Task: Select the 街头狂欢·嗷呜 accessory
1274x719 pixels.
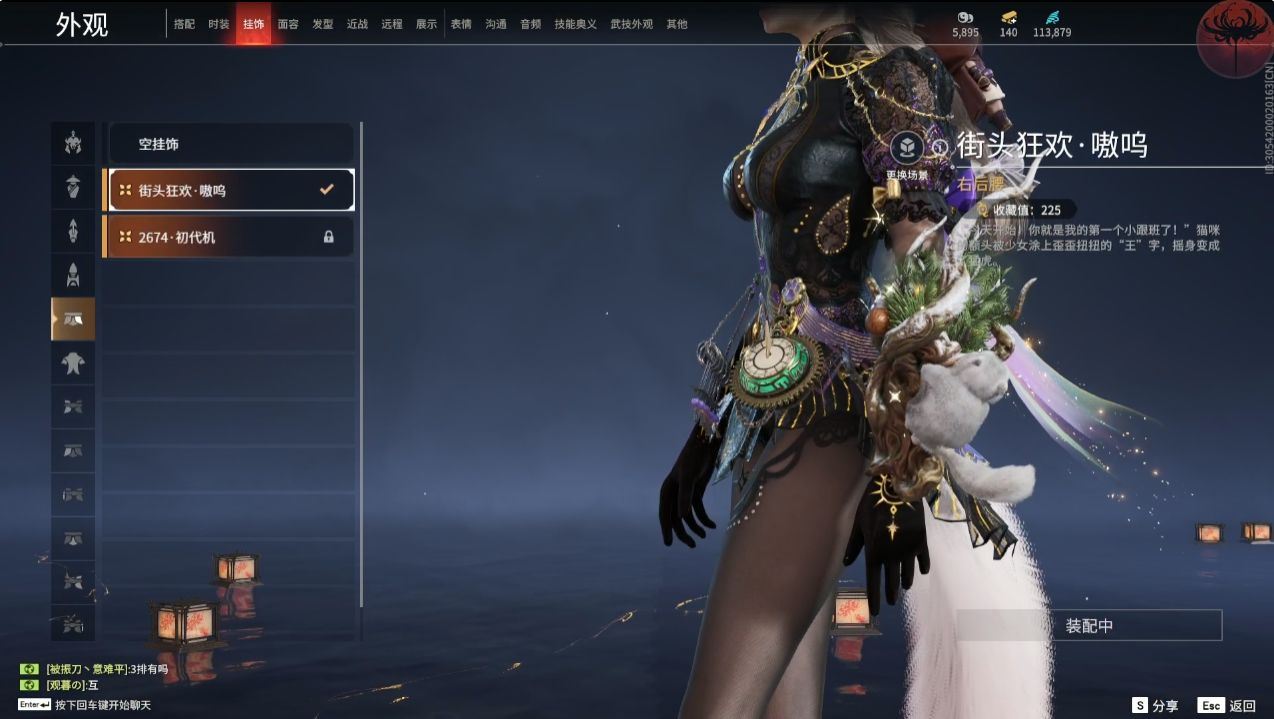Action: [x=230, y=190]
